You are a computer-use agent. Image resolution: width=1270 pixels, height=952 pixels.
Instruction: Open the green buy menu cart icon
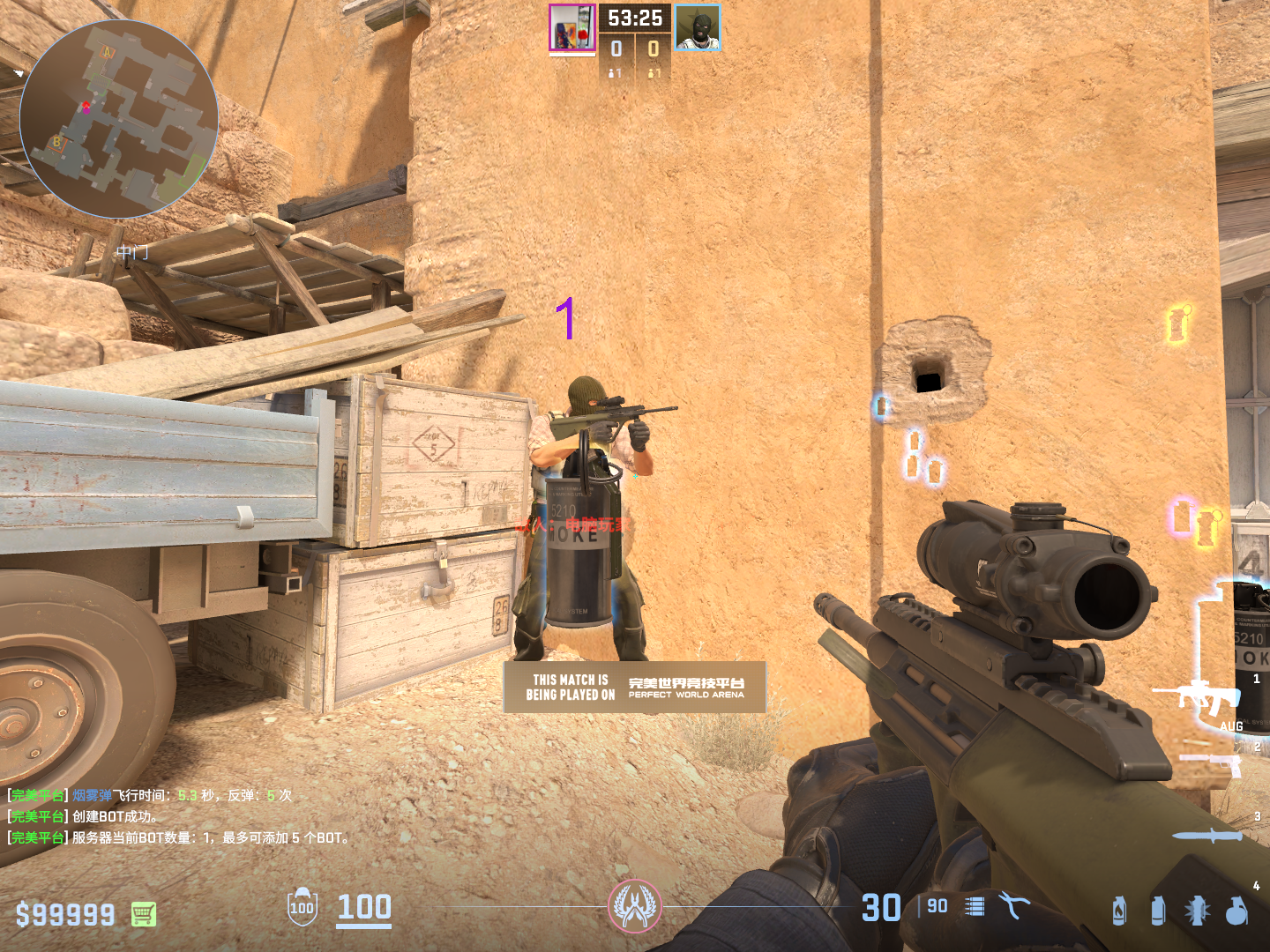coord(144,914)
